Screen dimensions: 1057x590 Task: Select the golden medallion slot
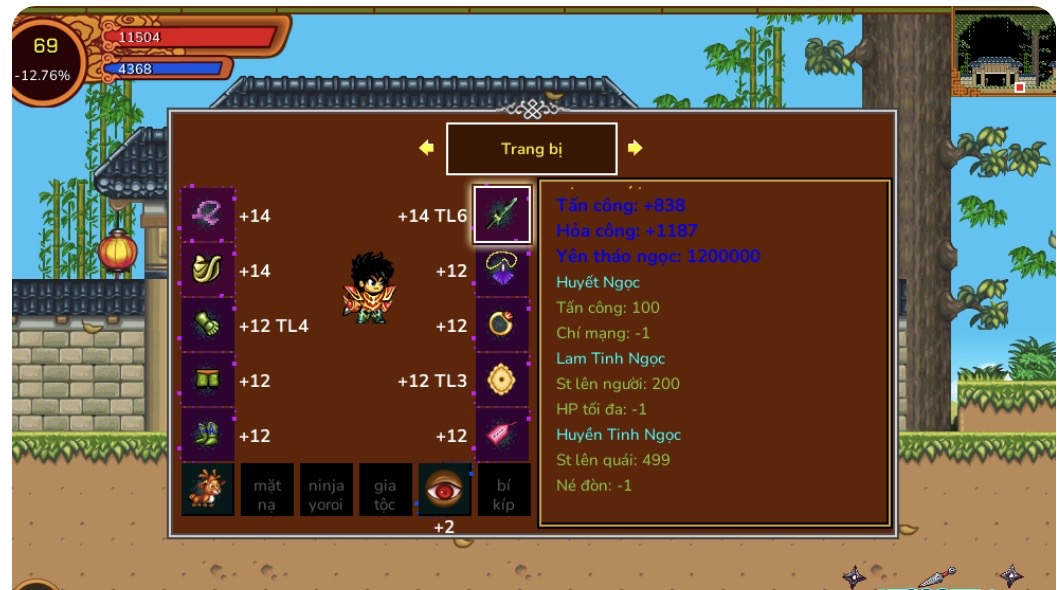point(502,380)
